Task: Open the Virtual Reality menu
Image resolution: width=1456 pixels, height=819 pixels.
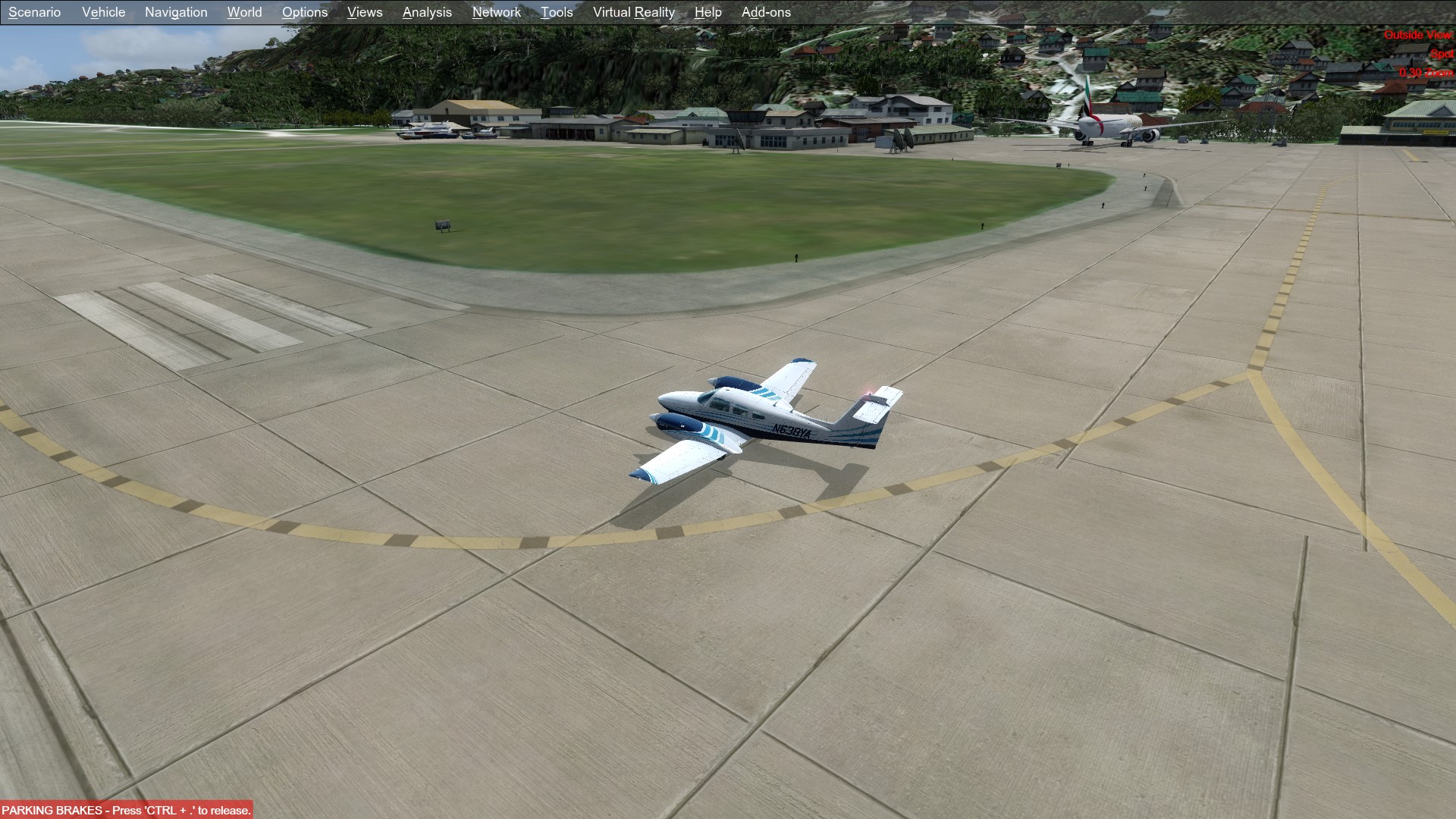Action: pyautogui.click(x=633, y=12)
